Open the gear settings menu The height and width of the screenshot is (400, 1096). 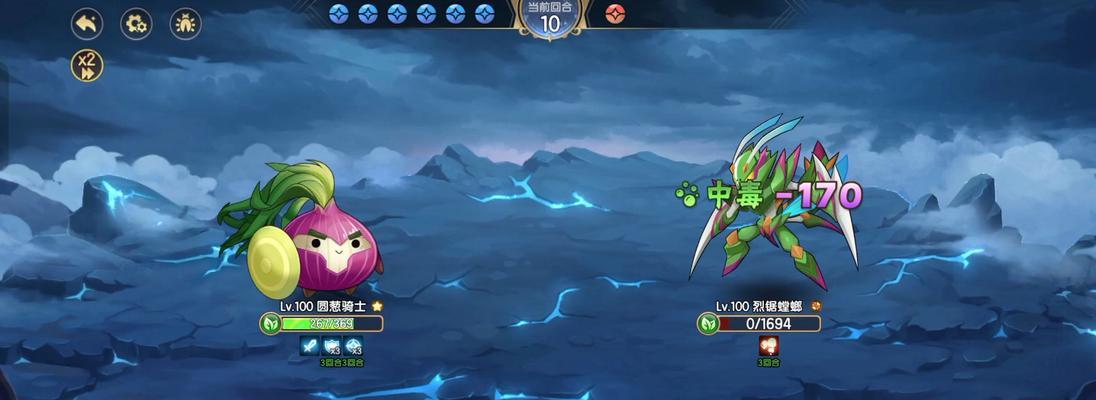point(136,23)
